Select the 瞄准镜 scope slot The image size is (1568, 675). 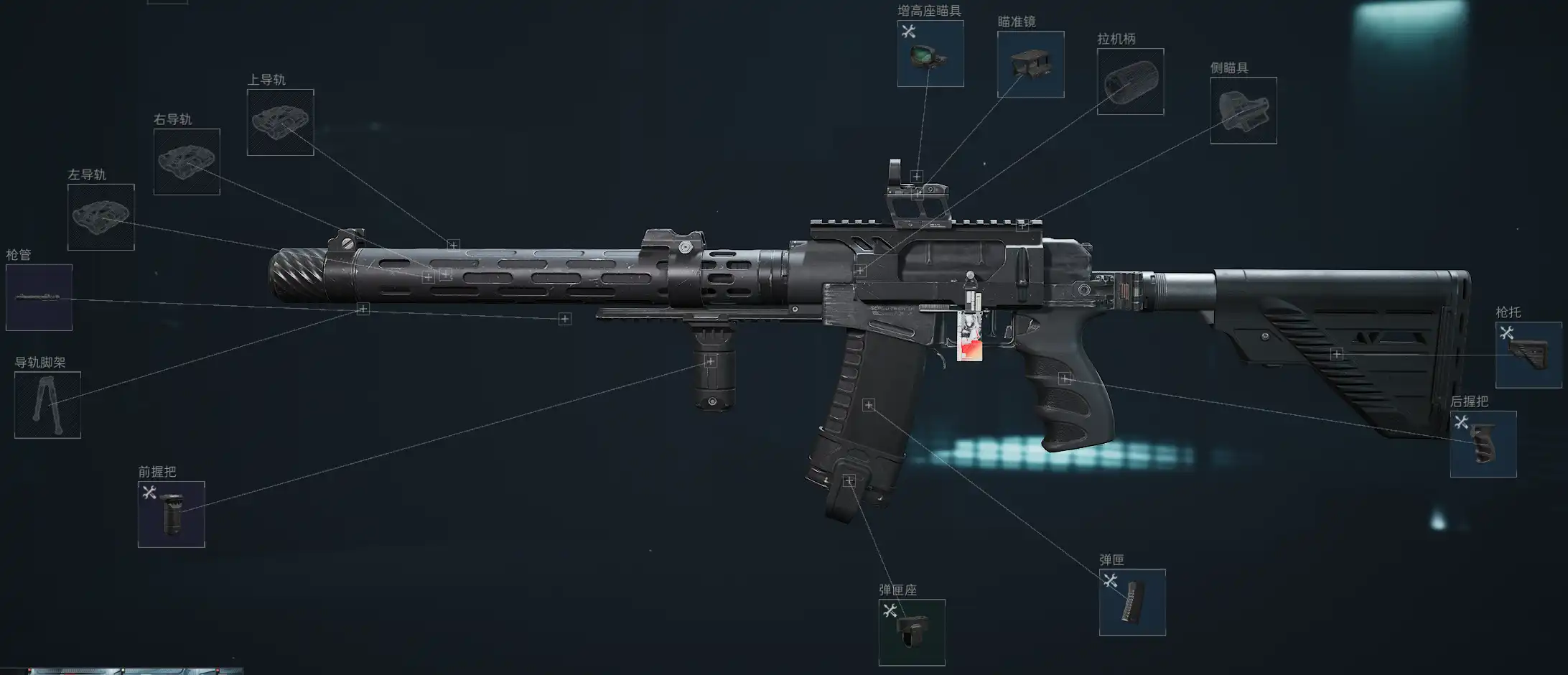pos(1030,65)
